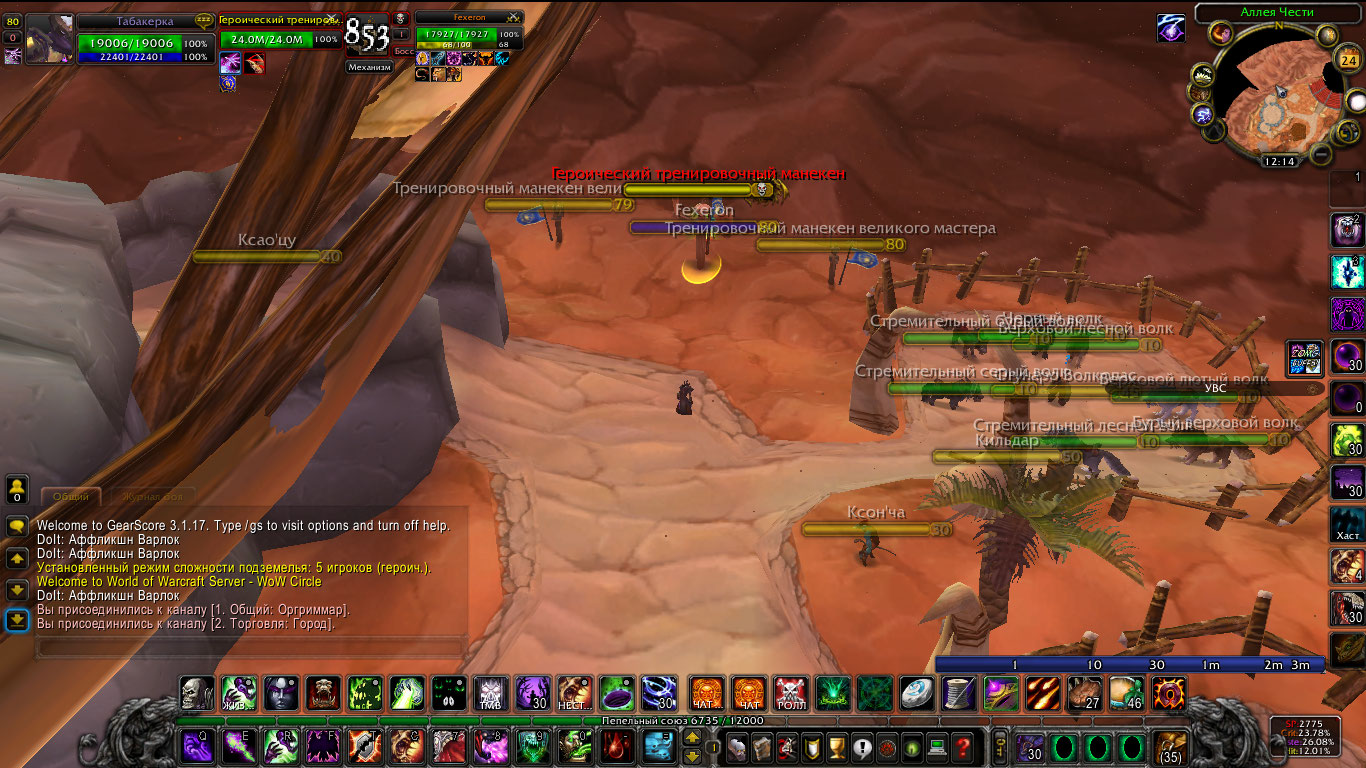Viewport: 1366px width, 768px height.
Task: Switch to the Общий chat tab
Action: click(x=71, y=496)
